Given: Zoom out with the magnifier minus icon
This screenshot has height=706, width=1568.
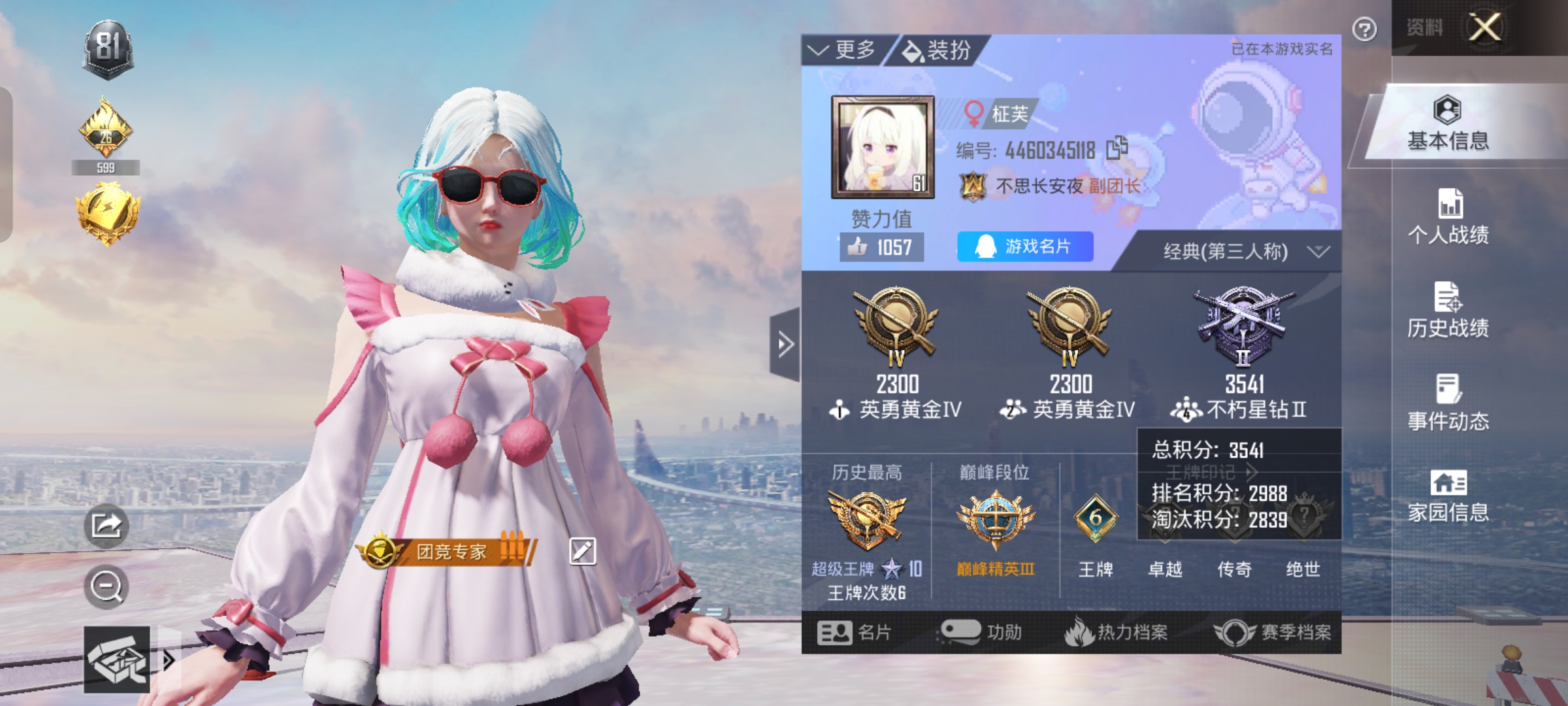Looking at the screenshot, I should tap(106, 586).
